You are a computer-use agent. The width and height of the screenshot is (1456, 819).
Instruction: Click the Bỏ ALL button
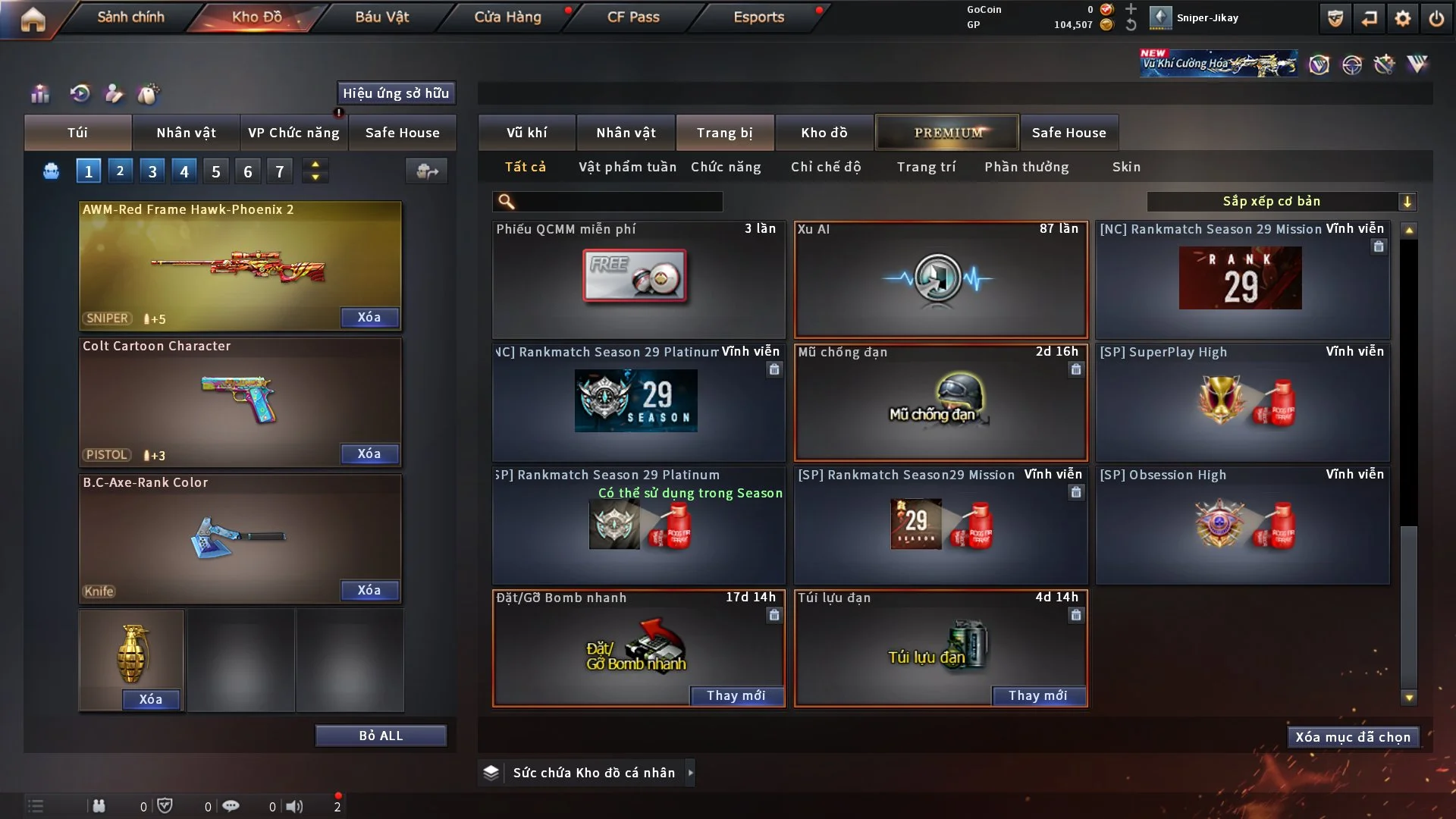pyautogui.click(x=381, y=736)
